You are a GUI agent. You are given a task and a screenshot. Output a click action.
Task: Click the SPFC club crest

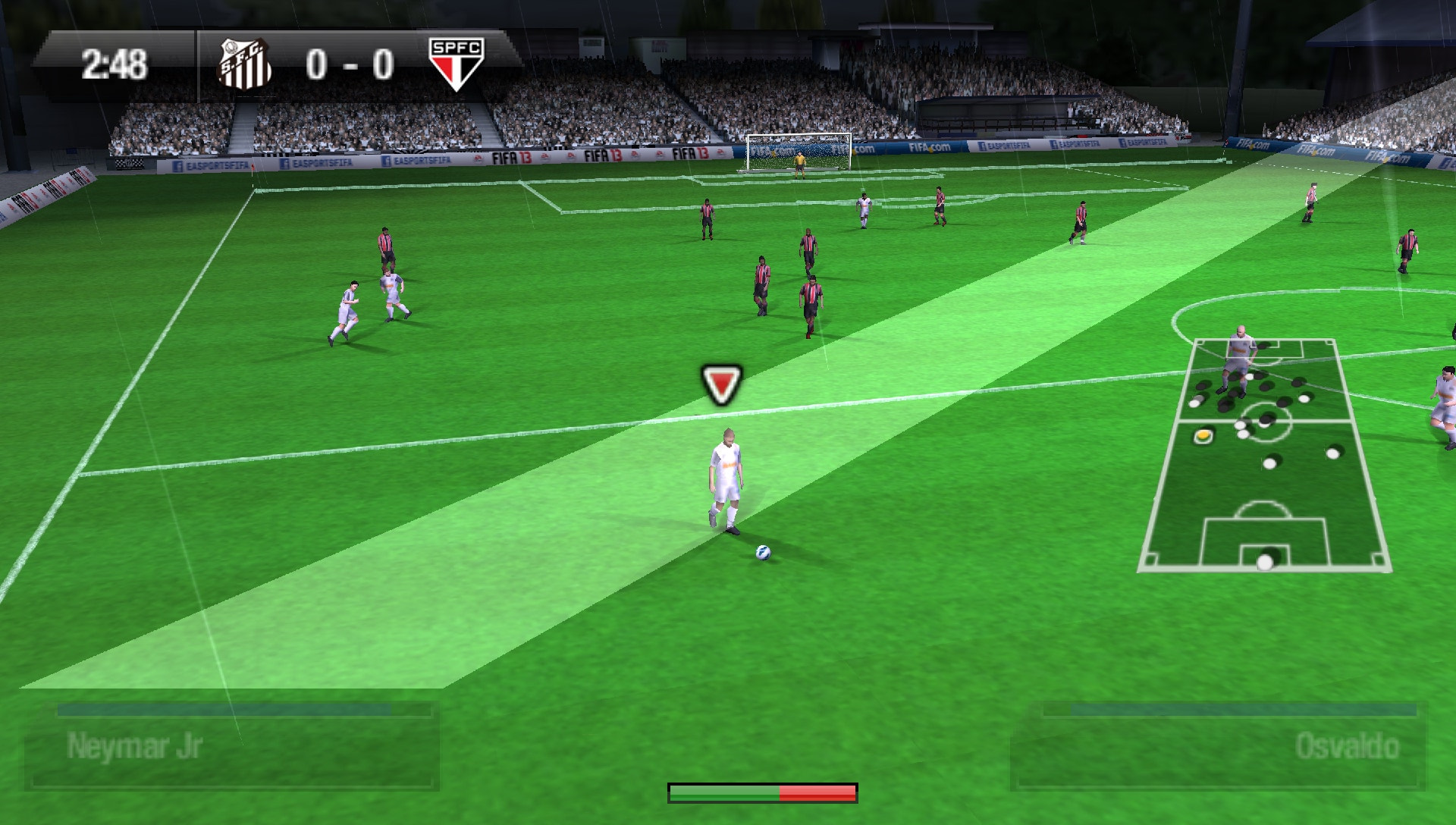[457, 64]
